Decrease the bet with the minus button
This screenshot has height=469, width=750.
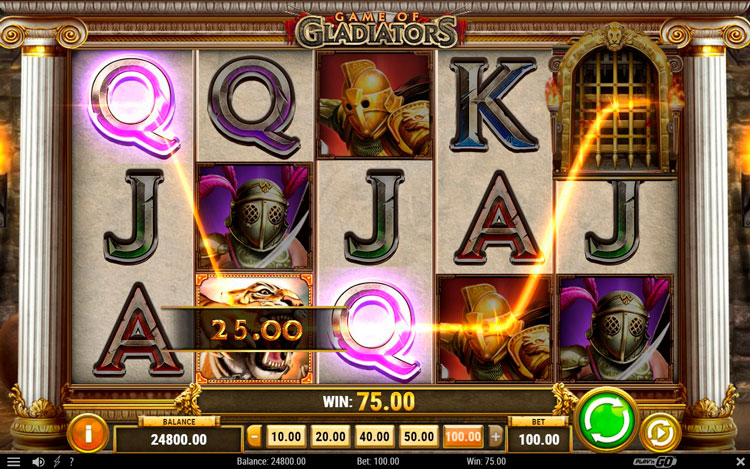tap(254, 436)
